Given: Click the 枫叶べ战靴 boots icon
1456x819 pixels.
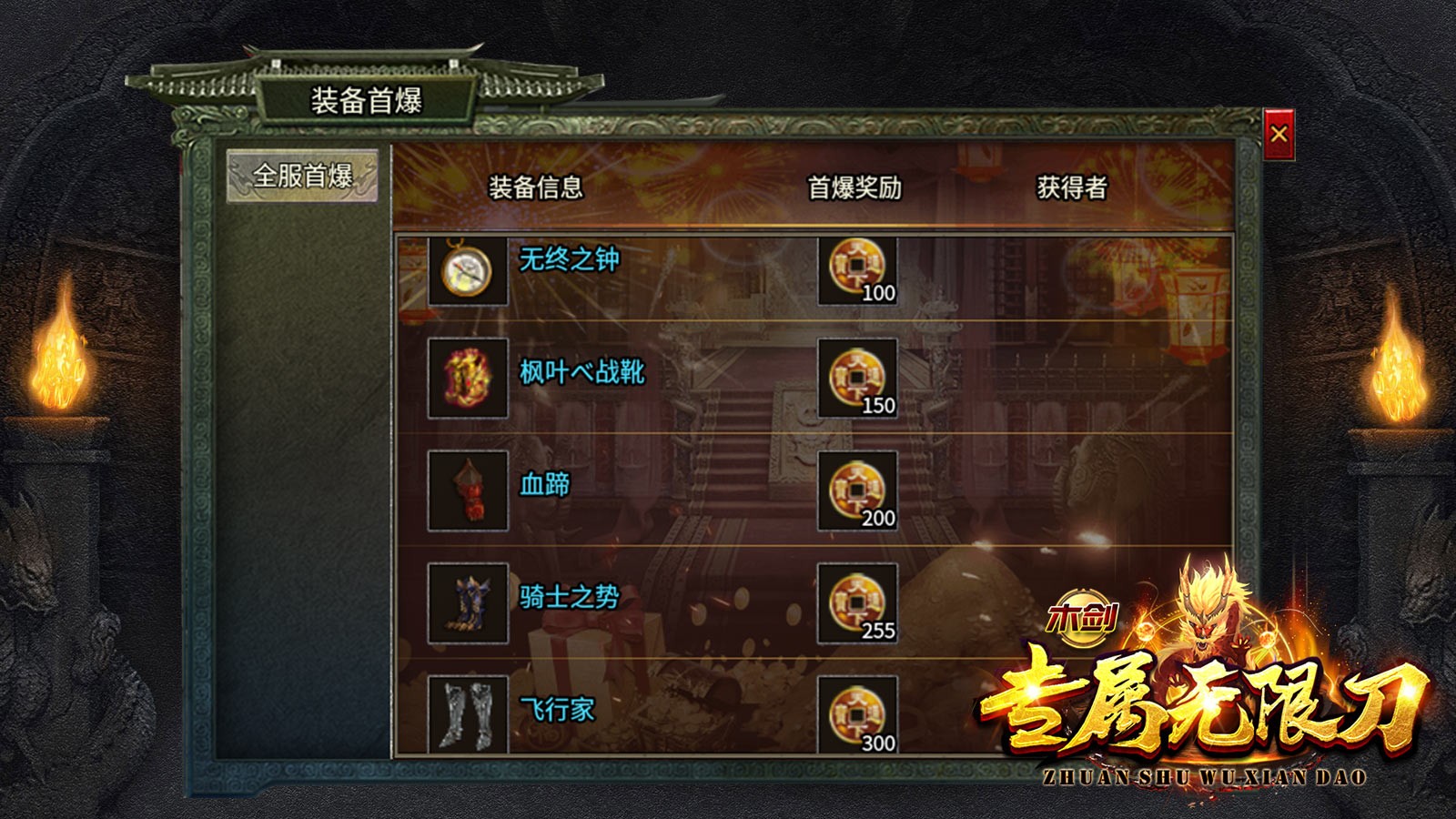Looking at the screenshot, I should coord(467,379).
